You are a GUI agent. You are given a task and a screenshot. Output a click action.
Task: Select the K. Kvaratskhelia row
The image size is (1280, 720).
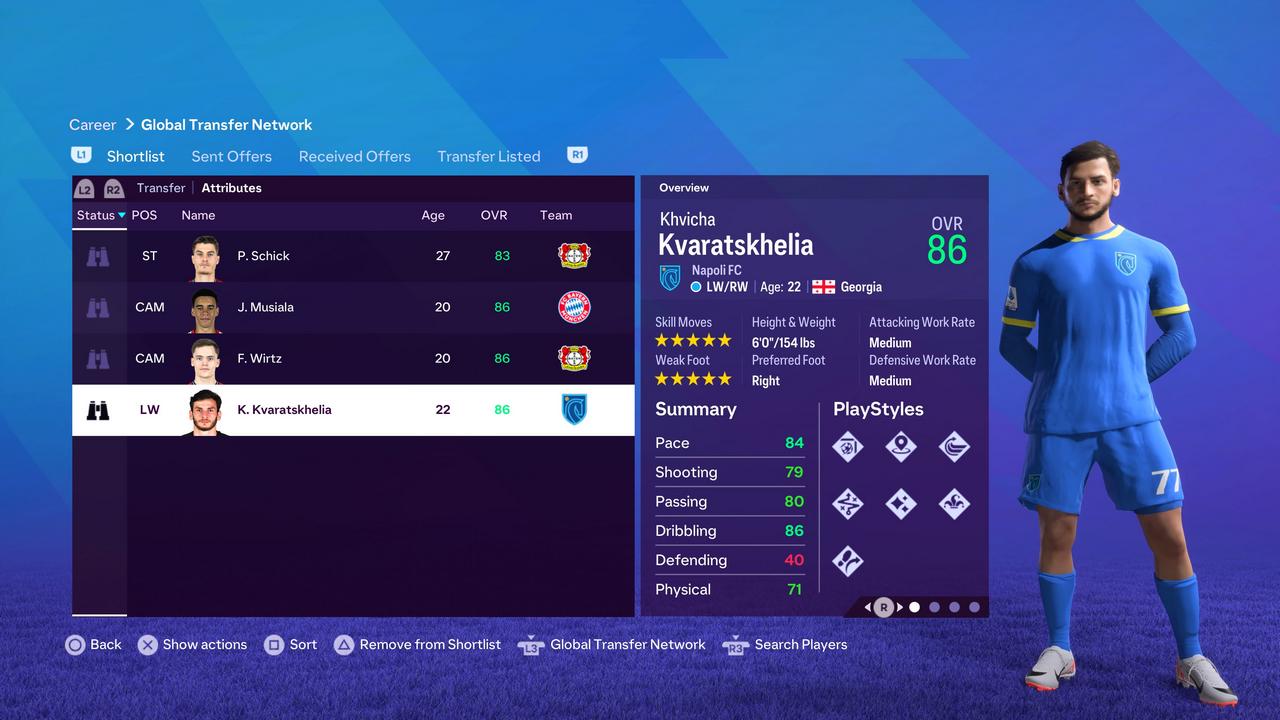tap(284, 409)
